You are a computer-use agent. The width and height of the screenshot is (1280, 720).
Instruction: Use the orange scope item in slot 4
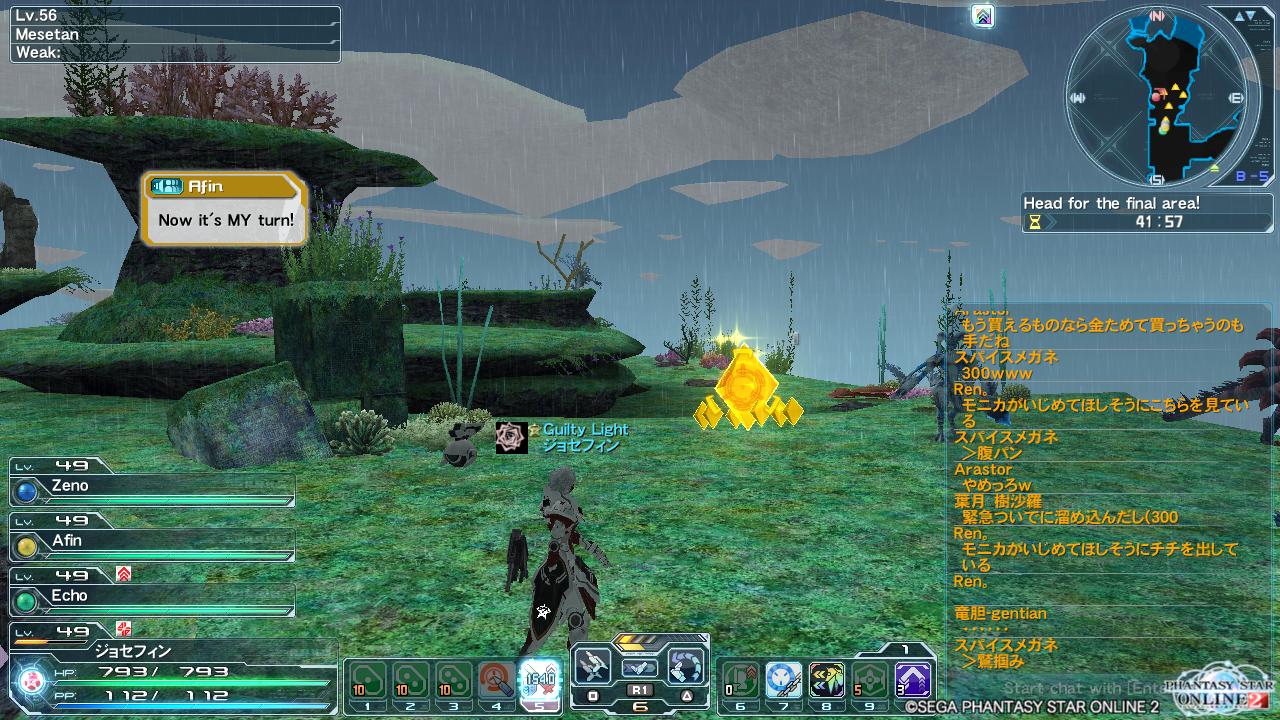497,680
